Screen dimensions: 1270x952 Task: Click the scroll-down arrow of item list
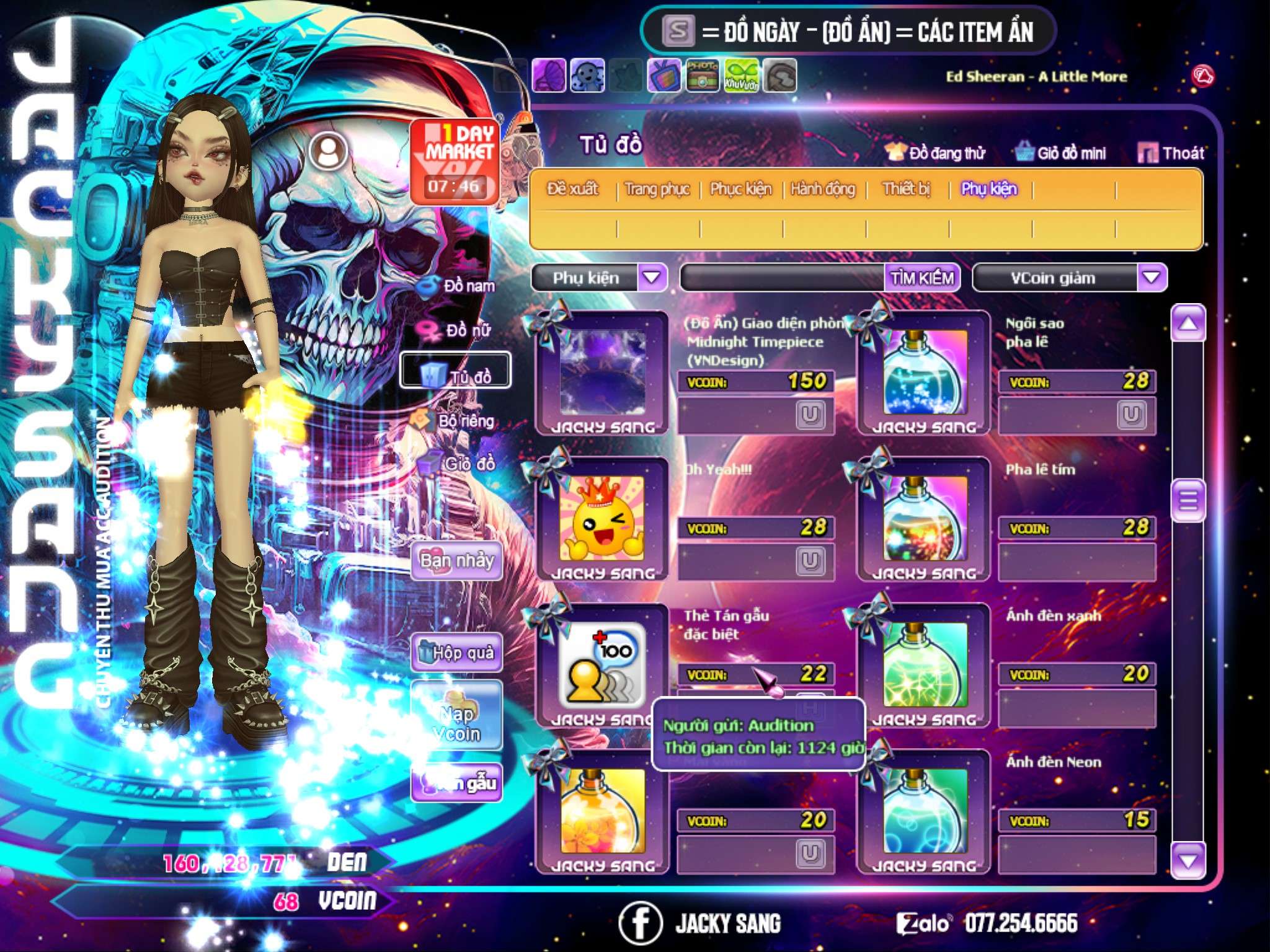(x=1188, y=861)
